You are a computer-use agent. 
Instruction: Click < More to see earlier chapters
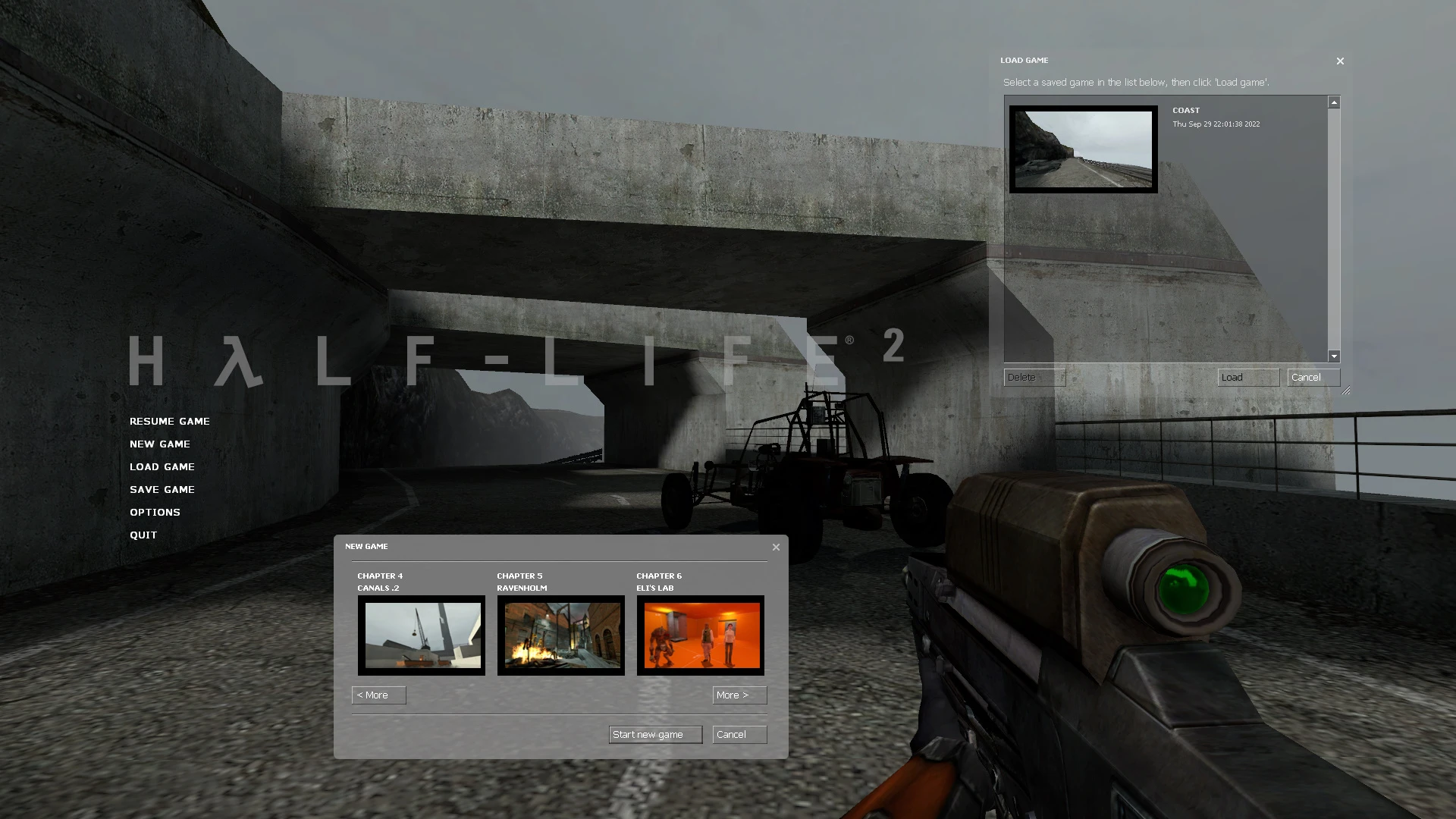pos(378,695)
